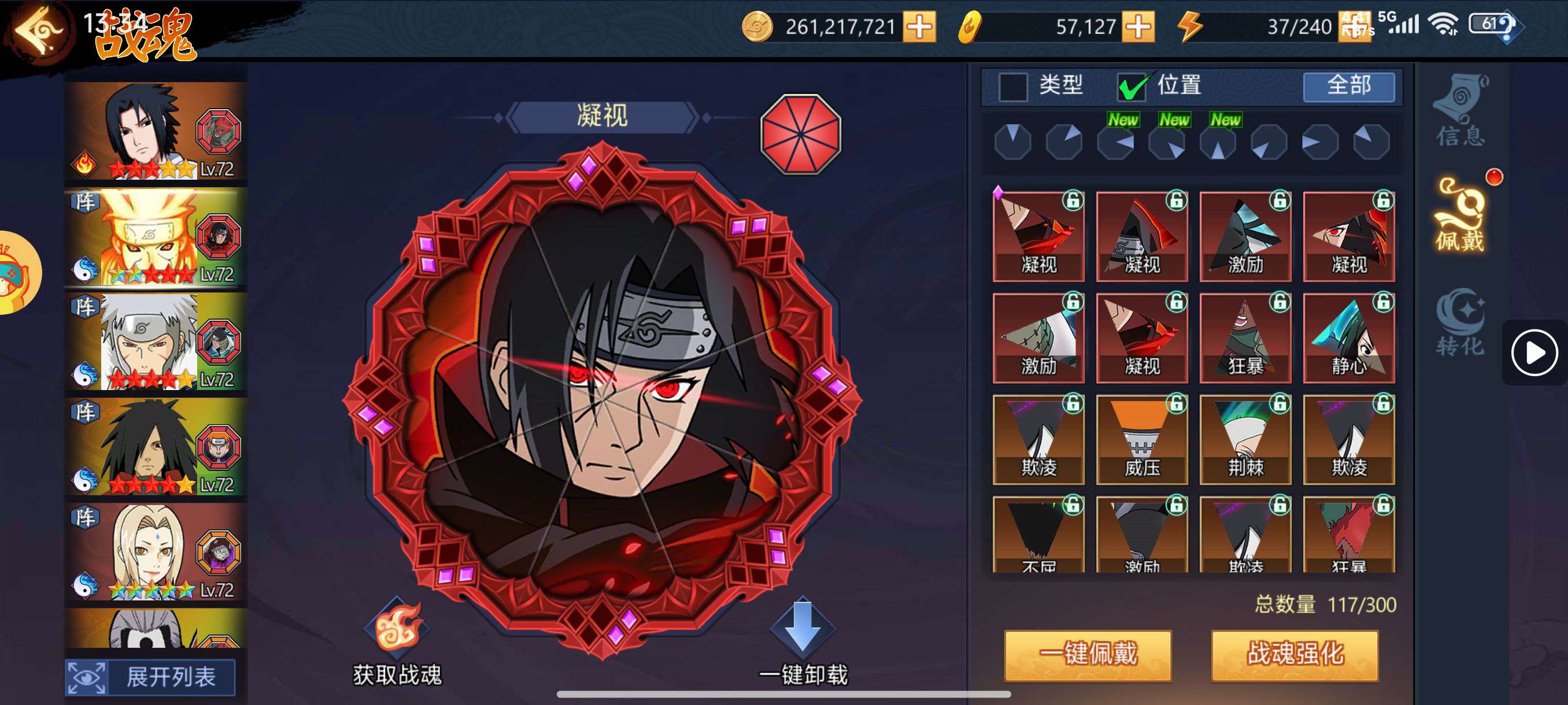Click 一键佩戴 auto-equip button
This screenshot has width=1568, height=705.
click(1088, 655)
